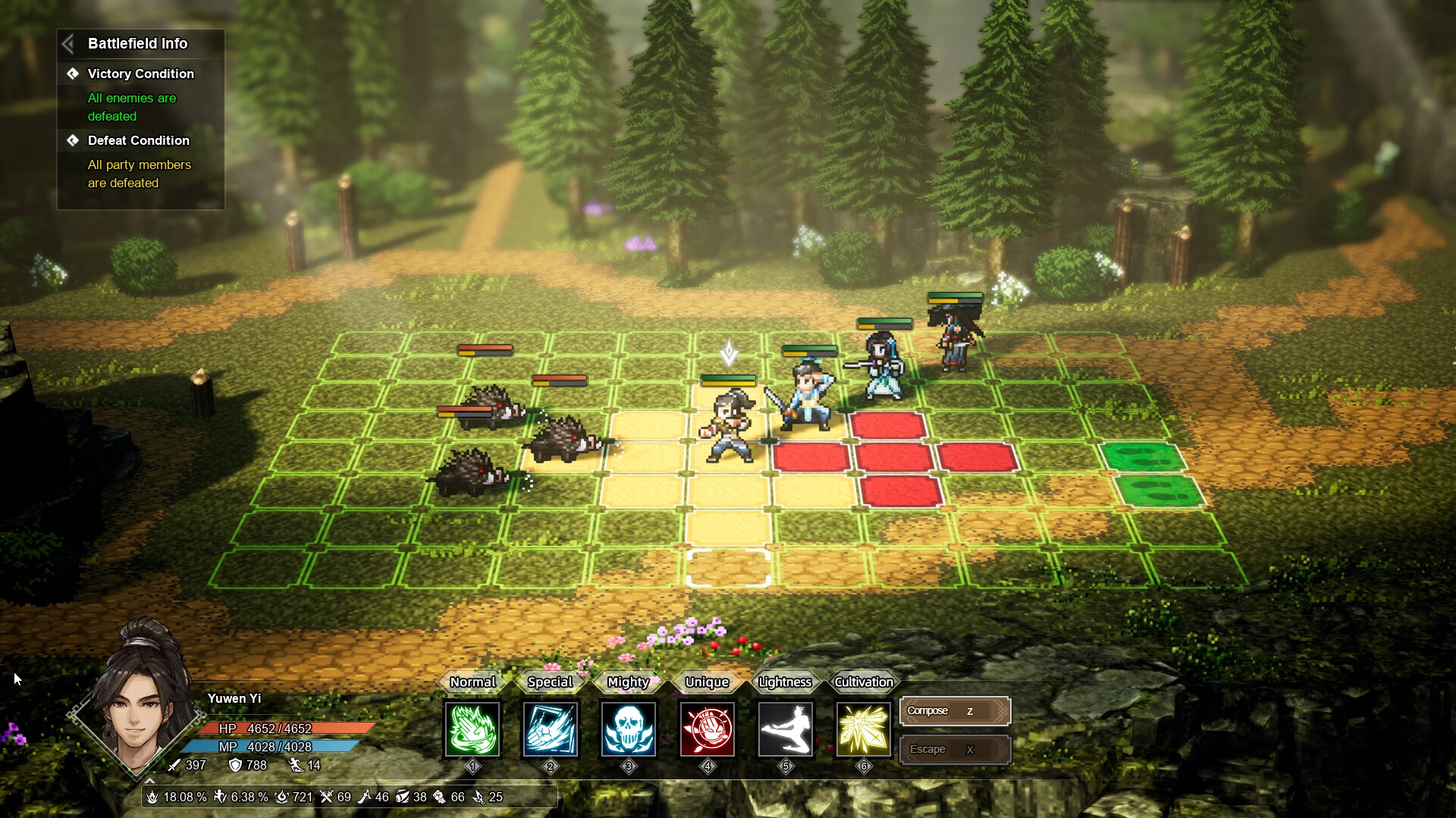Expand the Victory Condition entry

pyautogui.click(x=140, y=74)
